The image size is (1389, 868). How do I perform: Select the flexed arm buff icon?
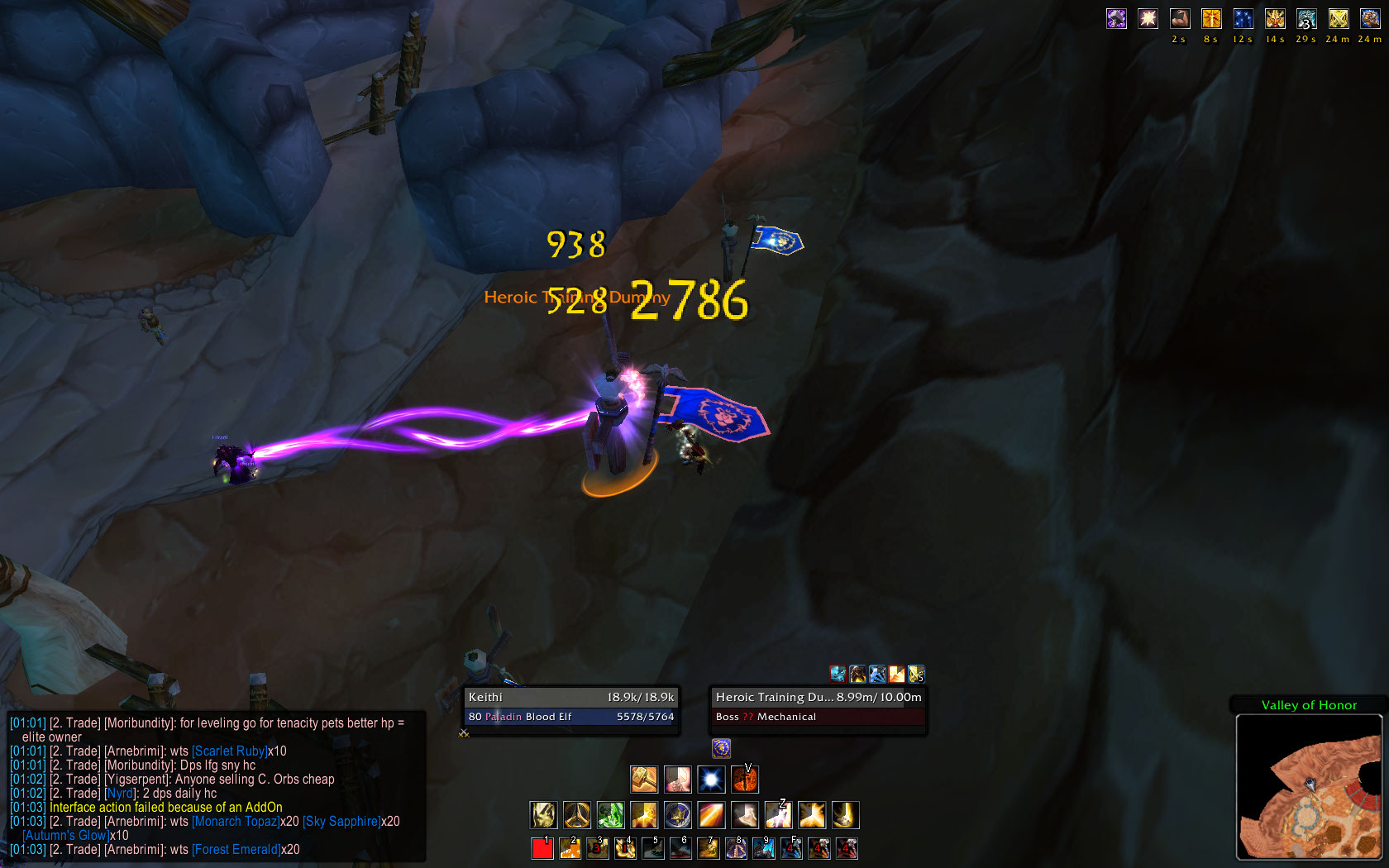pos(1180,19)
